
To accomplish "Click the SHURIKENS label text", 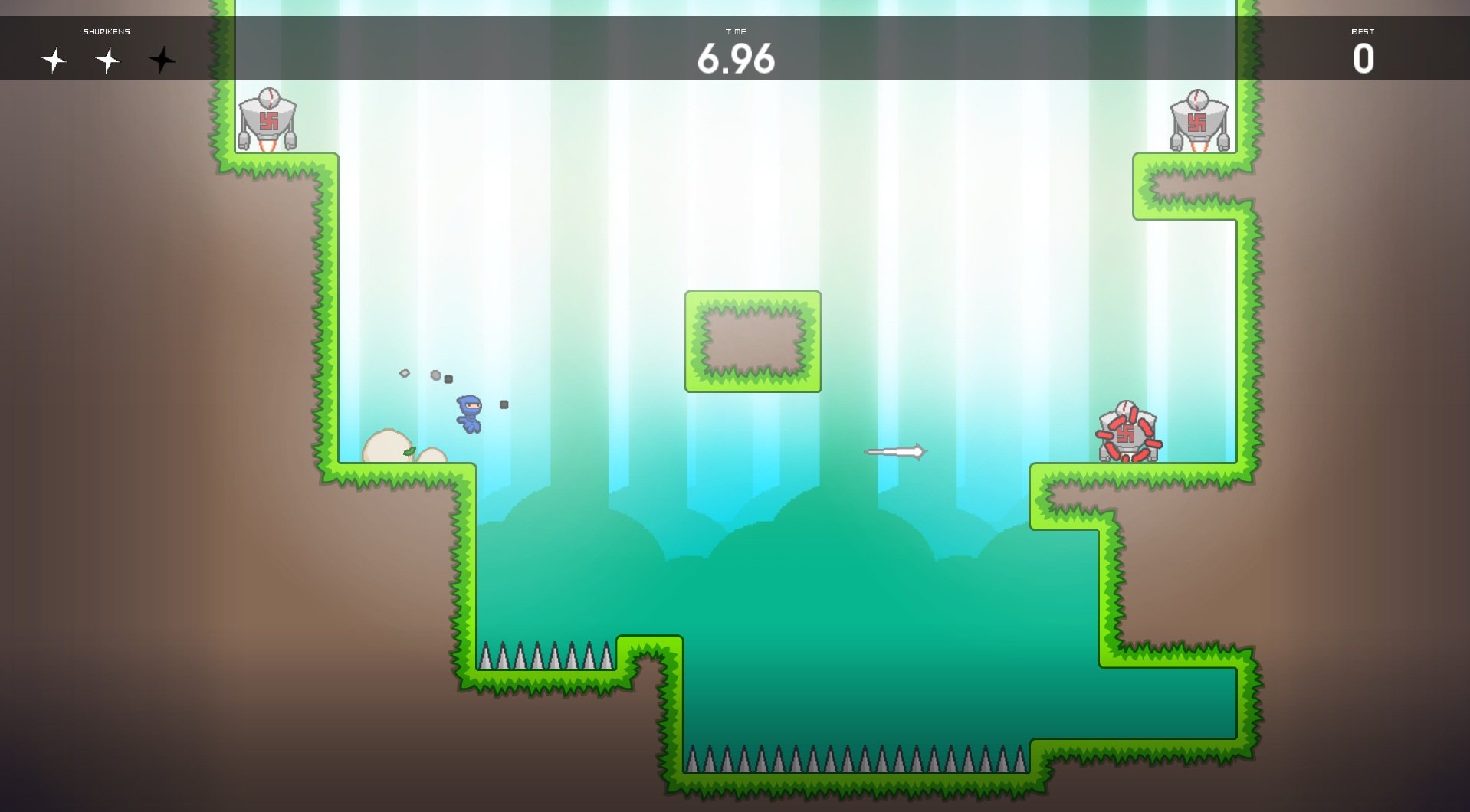I will point(107,31).
